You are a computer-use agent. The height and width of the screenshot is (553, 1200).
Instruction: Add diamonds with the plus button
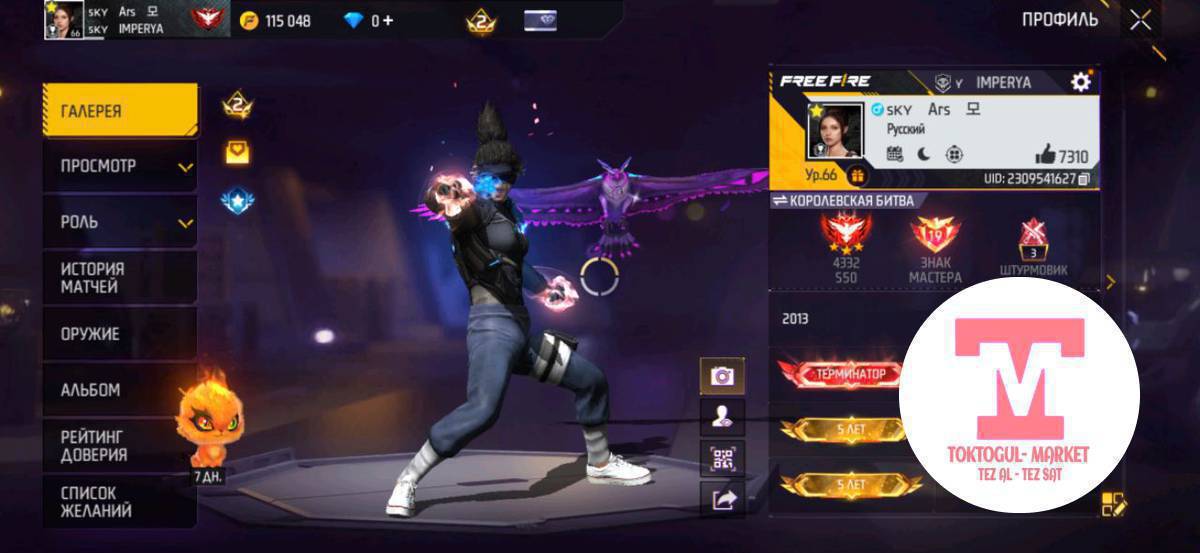tap(387, 20)
